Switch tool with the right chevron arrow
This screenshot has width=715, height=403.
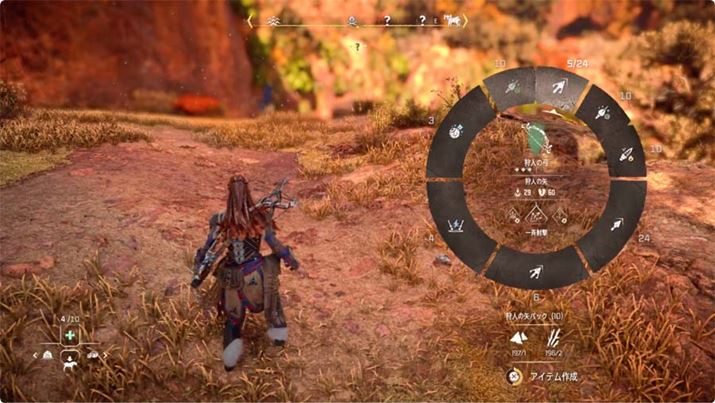(105, 355)
